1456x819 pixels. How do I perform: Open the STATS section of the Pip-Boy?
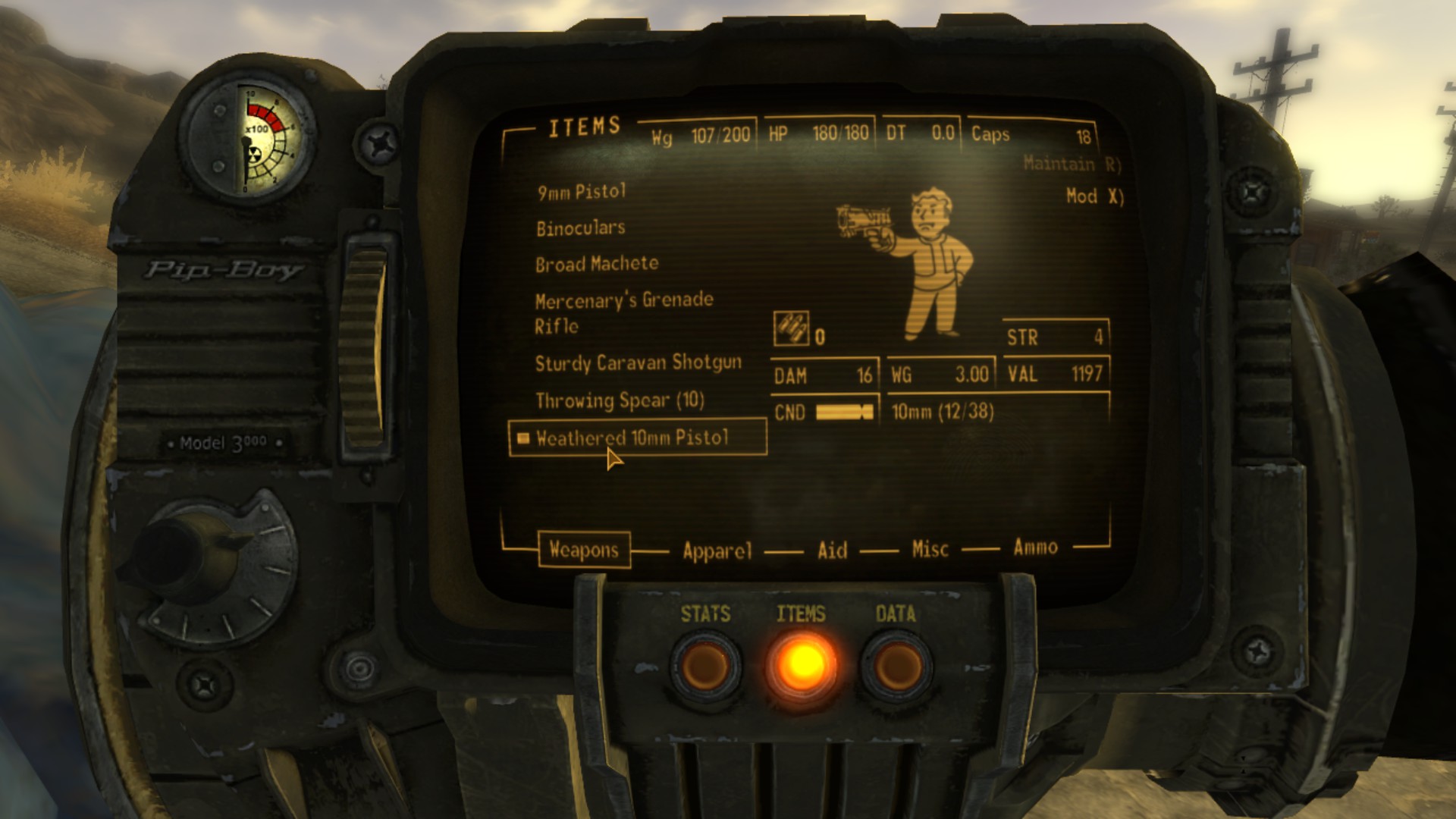pos(705,665)
